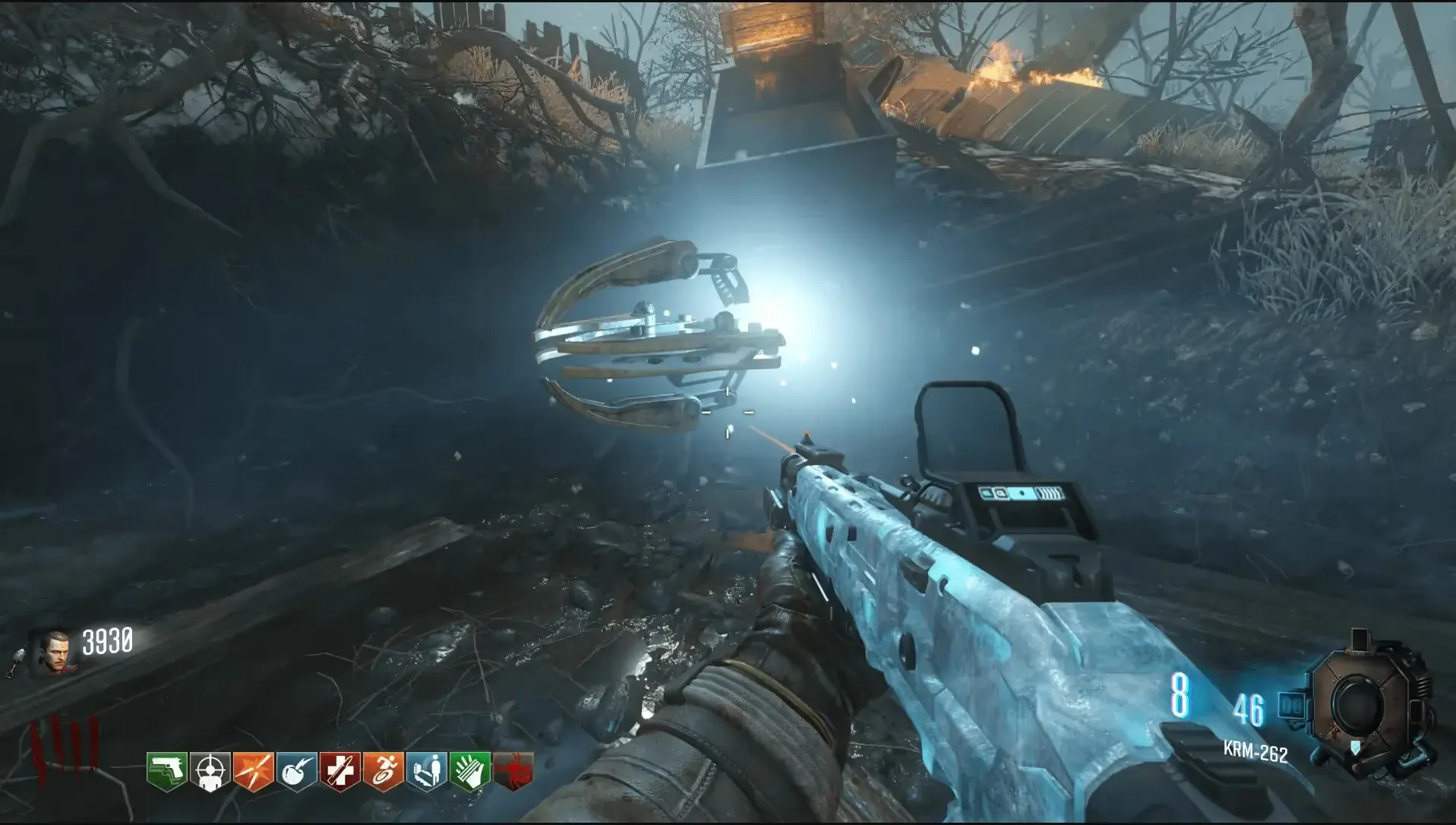Select the KRM-262 weapon name label
Viewport: 1456px width, 825px height.
[x=1255, y=751]
